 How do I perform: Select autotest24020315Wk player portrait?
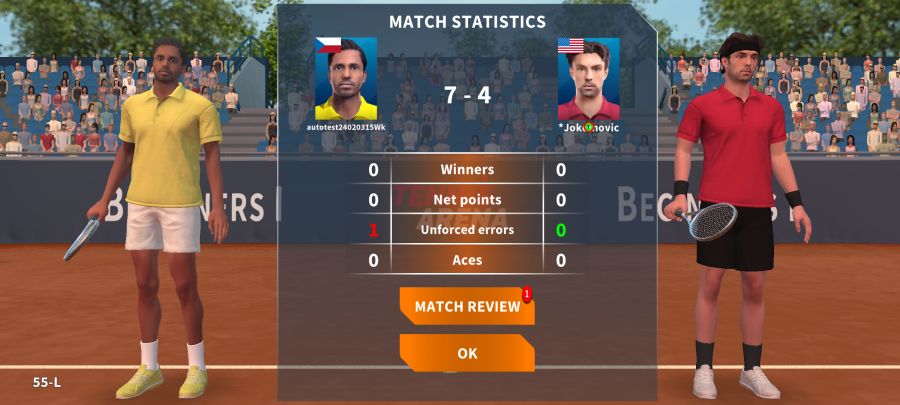(x=346, y=79)
